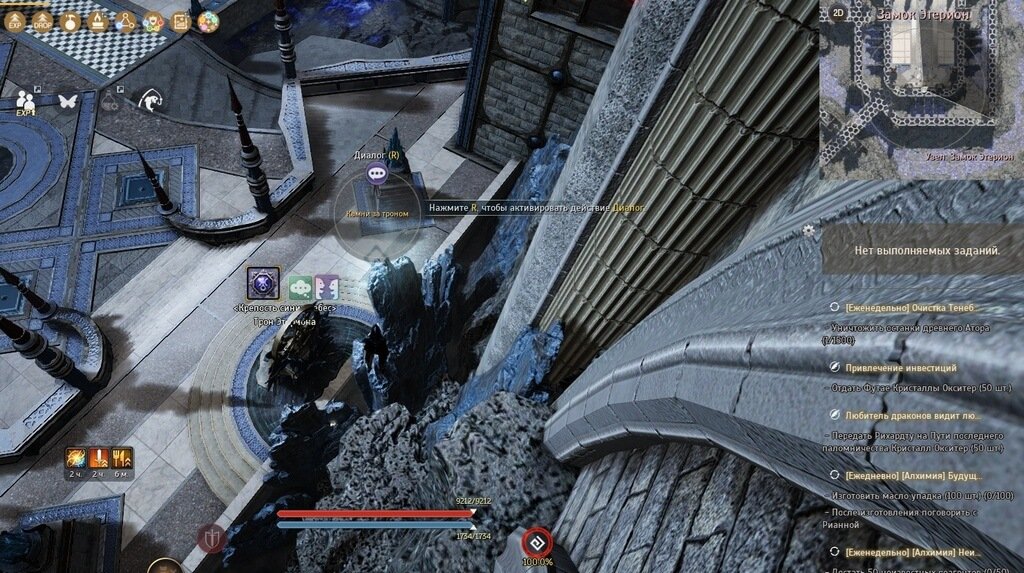Select the fork and knife food buff

pos(122,459)
